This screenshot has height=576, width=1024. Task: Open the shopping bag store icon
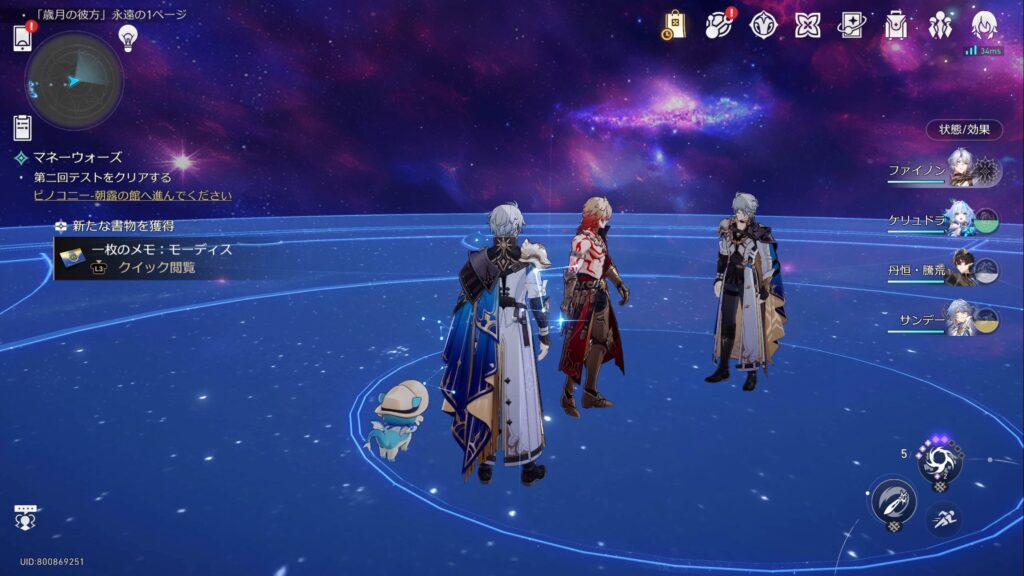point(673,25)
